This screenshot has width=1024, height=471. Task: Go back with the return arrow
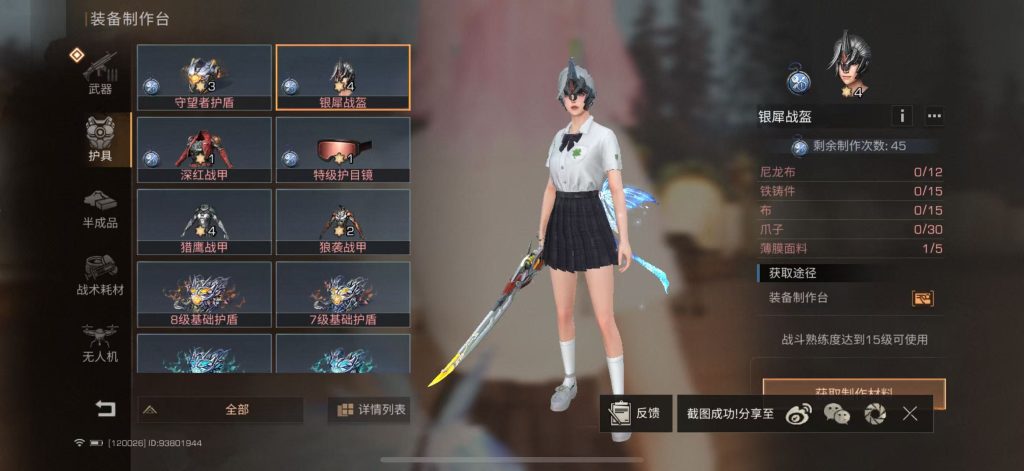(x=105, y=408)
